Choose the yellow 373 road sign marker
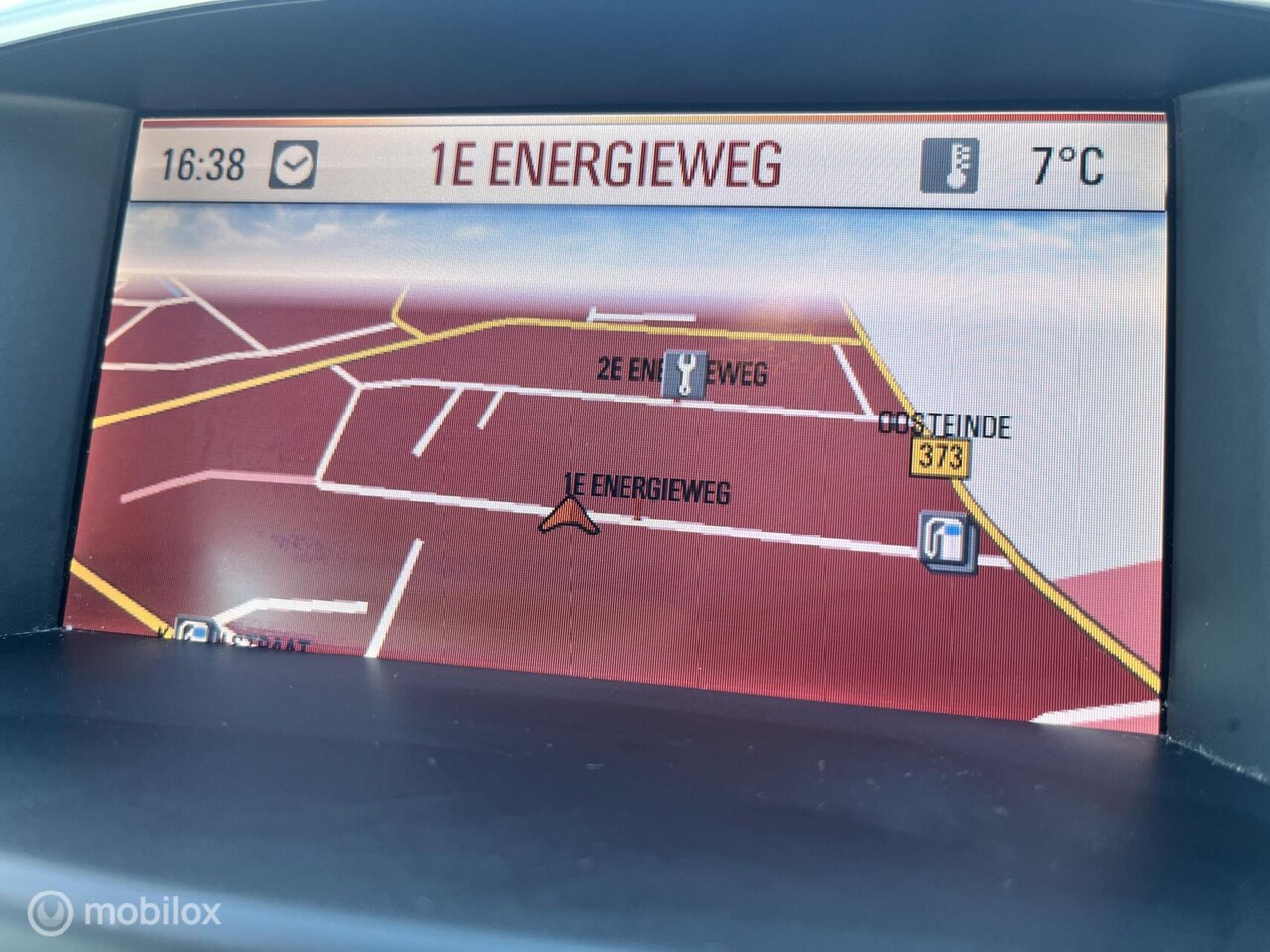 tap(941, 457)
